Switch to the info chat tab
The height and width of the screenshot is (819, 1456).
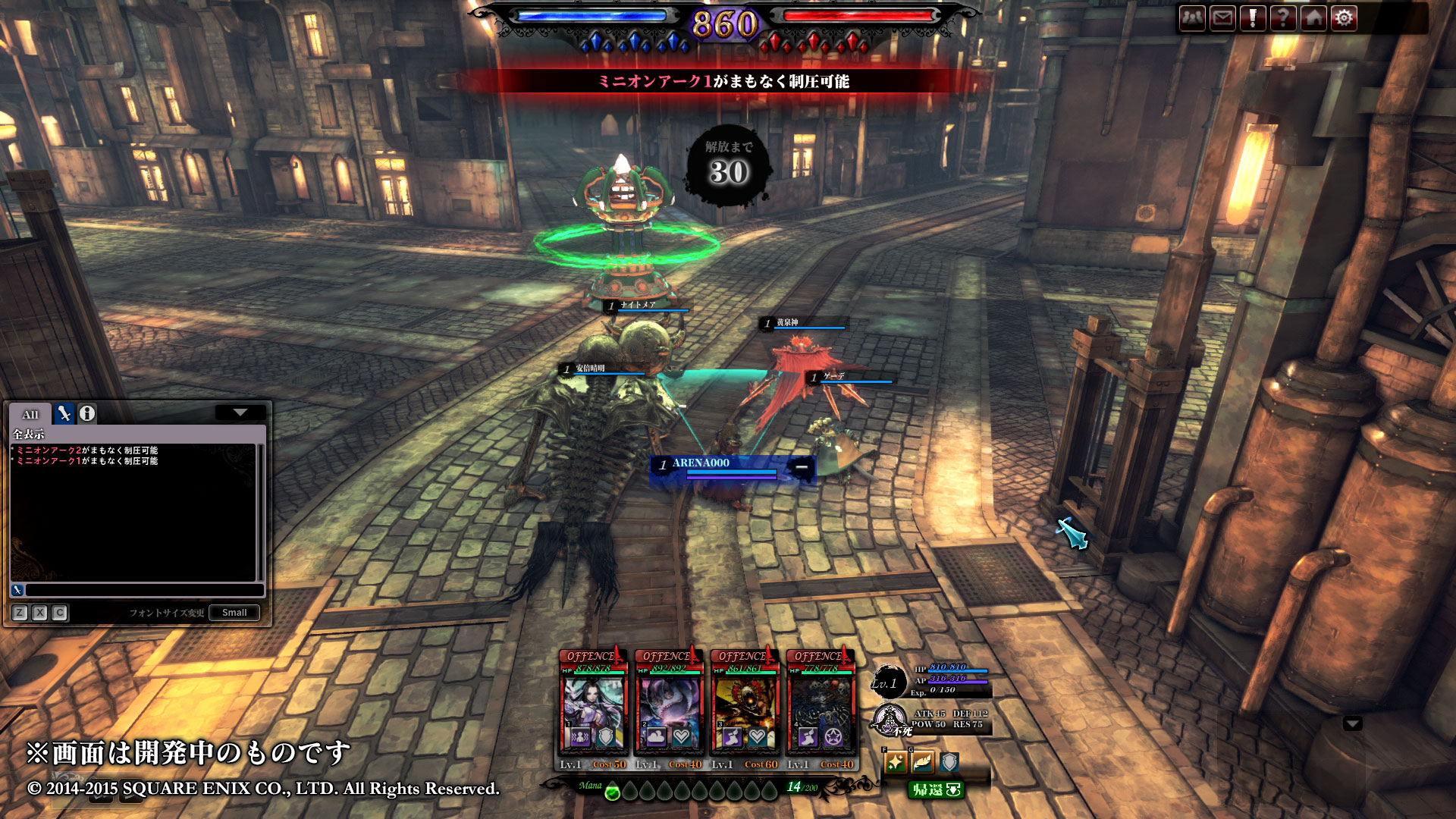point(87,414)
